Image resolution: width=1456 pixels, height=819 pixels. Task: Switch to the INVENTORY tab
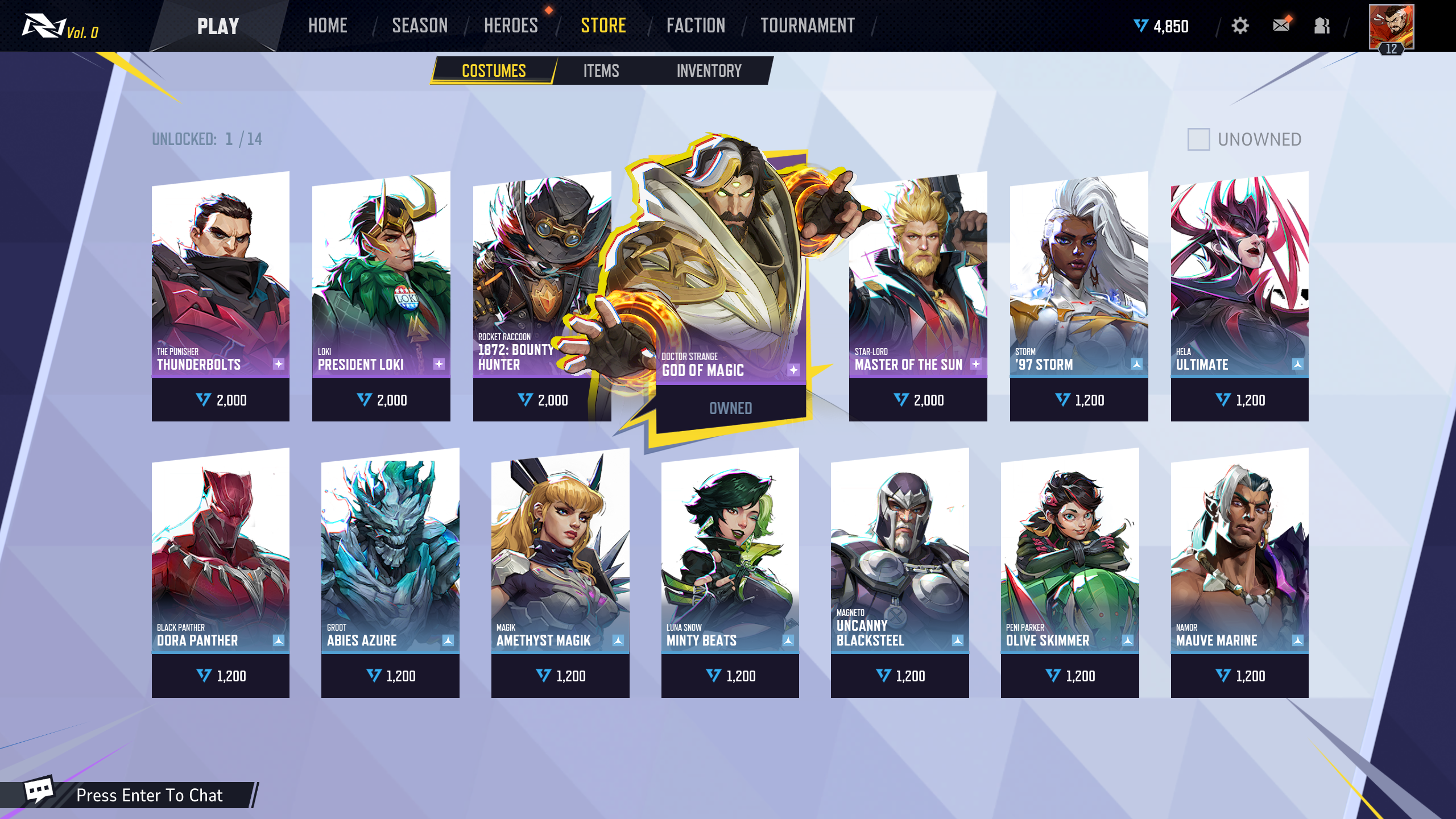709,71
